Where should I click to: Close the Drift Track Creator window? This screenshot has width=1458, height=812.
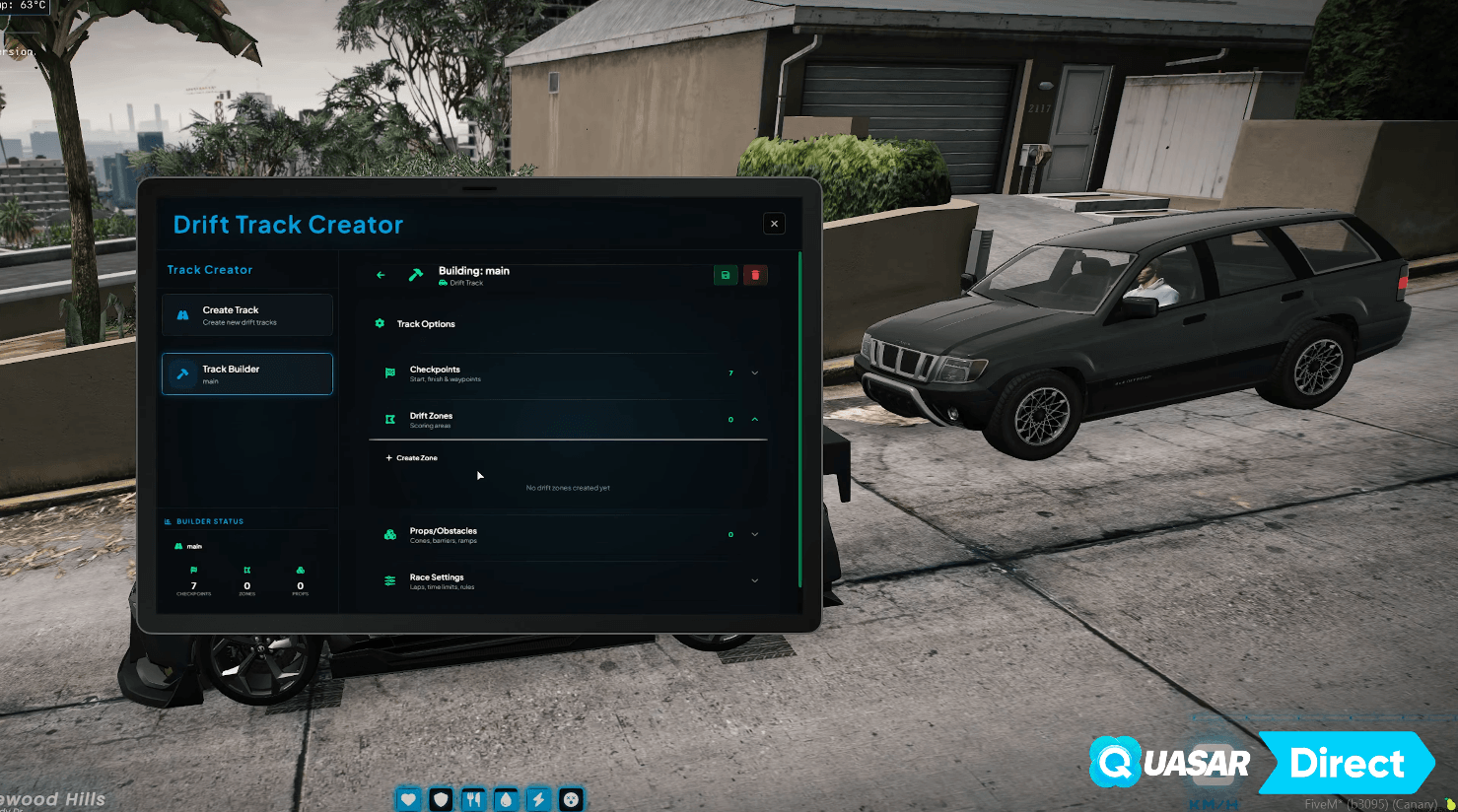click(x=774, y=224)
